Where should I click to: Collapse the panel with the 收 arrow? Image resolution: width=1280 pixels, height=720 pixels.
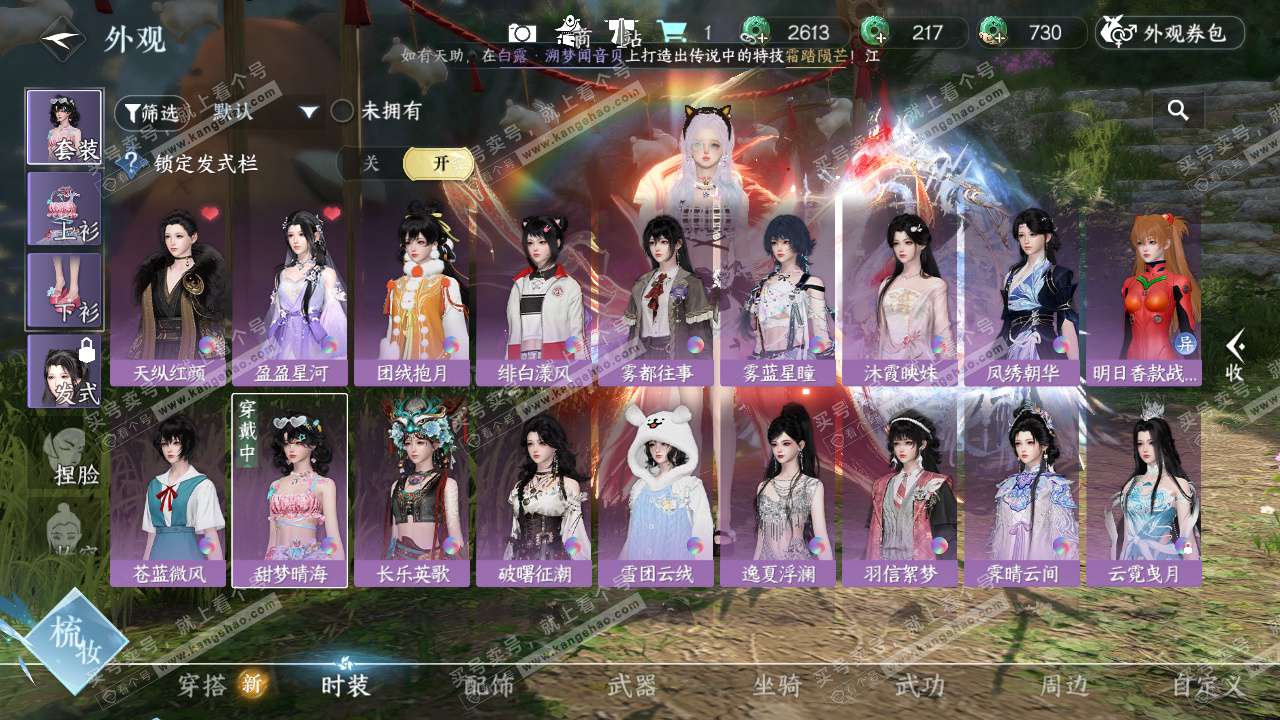[x=1236, y=356]
